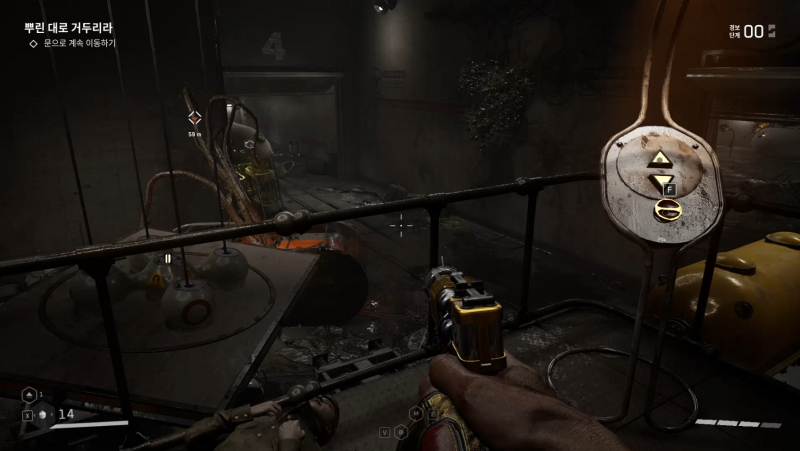The height and width of the screenshot is (451, 800).
Task: Click the diamond waypoint marker showing 50 m
Action: [195, 118]
